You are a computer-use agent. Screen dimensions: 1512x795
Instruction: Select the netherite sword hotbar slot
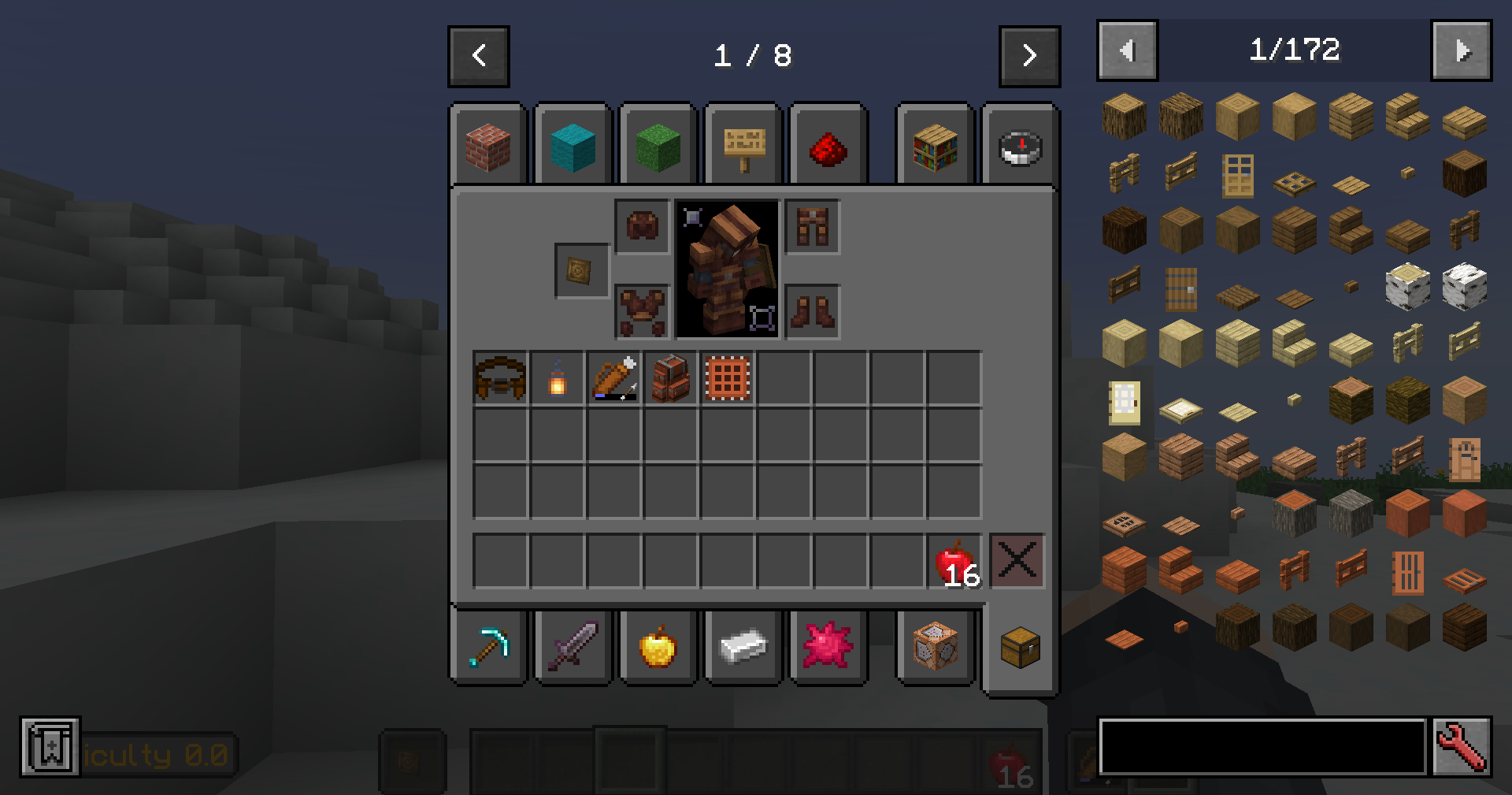(x=574, y=646)
